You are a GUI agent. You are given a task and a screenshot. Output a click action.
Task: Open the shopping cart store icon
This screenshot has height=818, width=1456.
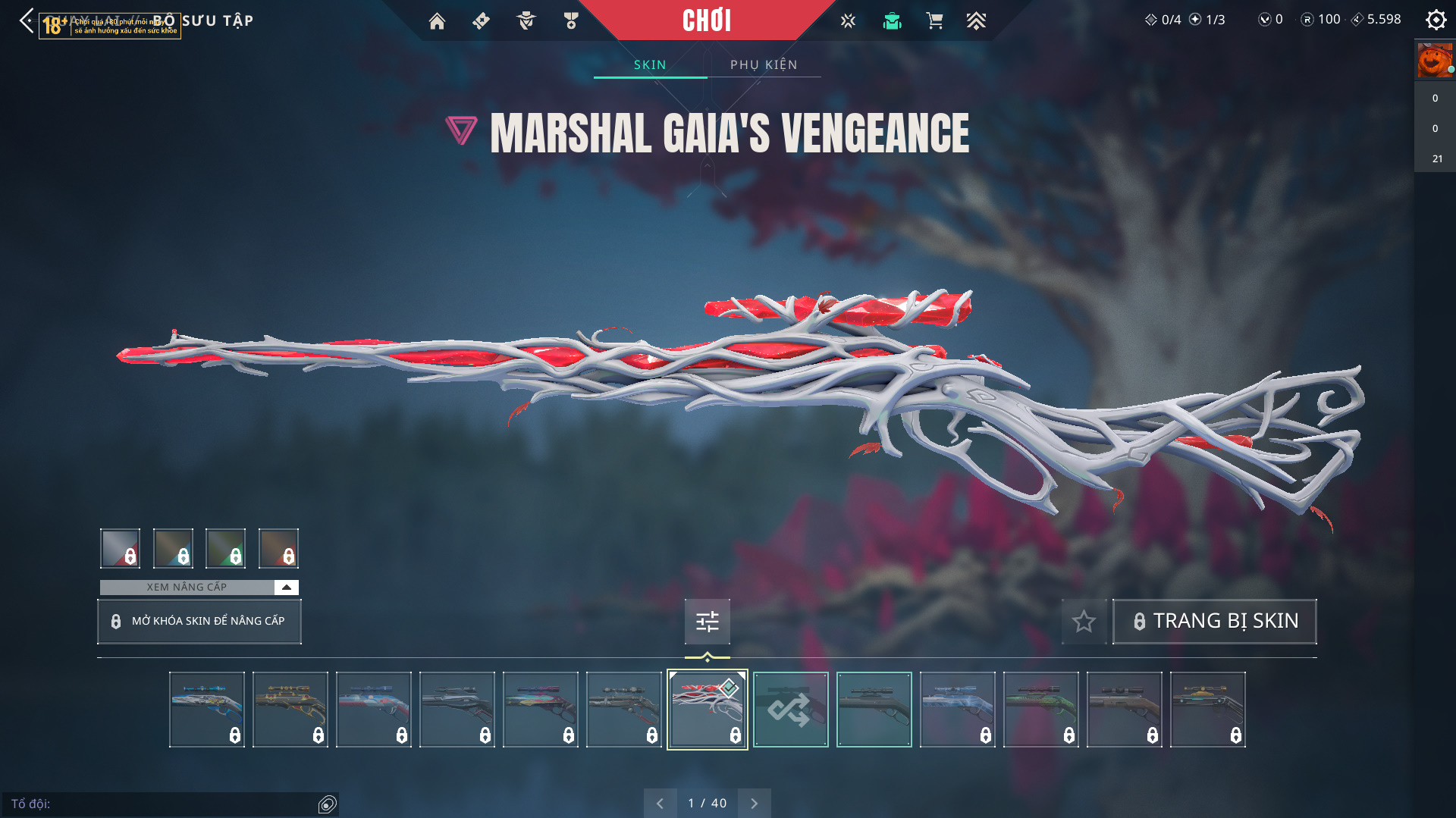(x=934, y=21)
